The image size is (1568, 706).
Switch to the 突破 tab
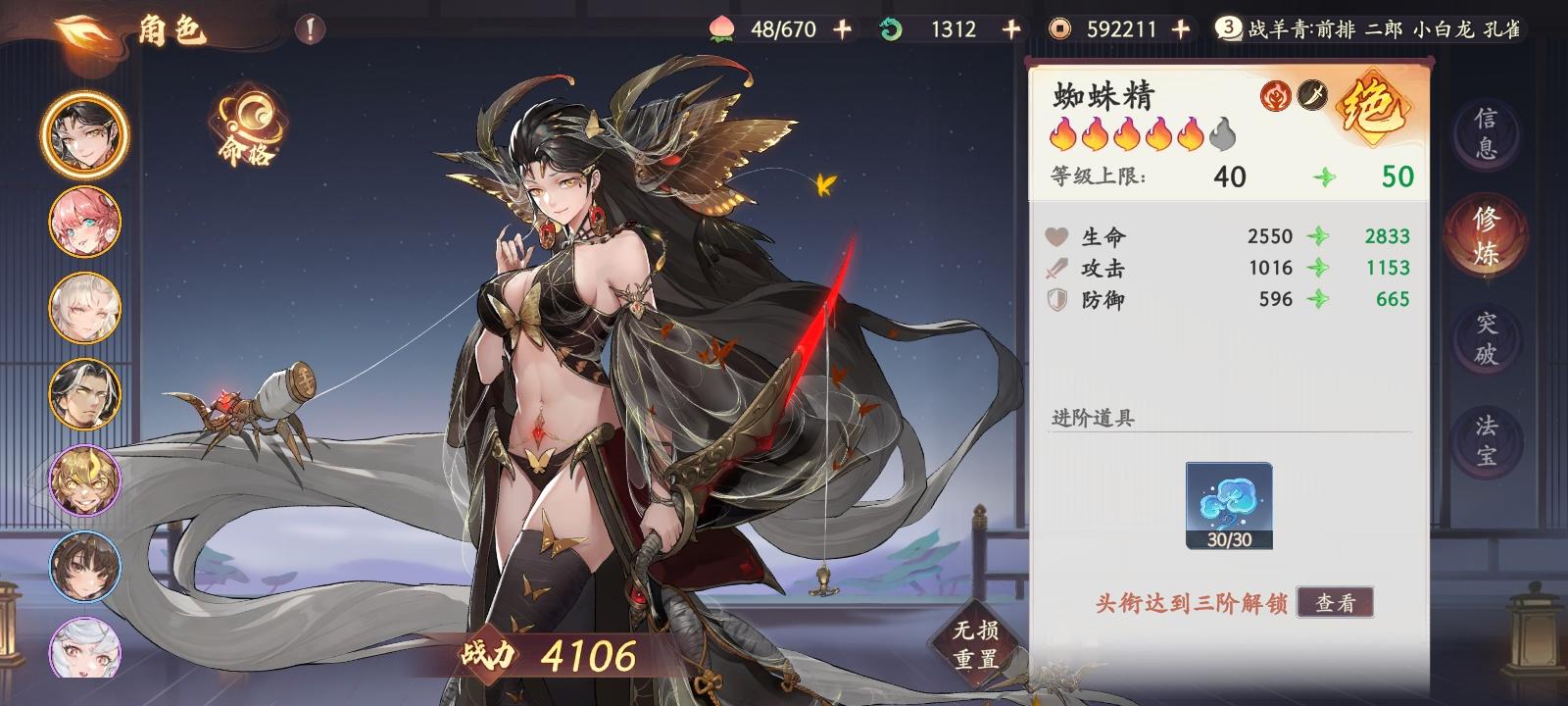1486,330
